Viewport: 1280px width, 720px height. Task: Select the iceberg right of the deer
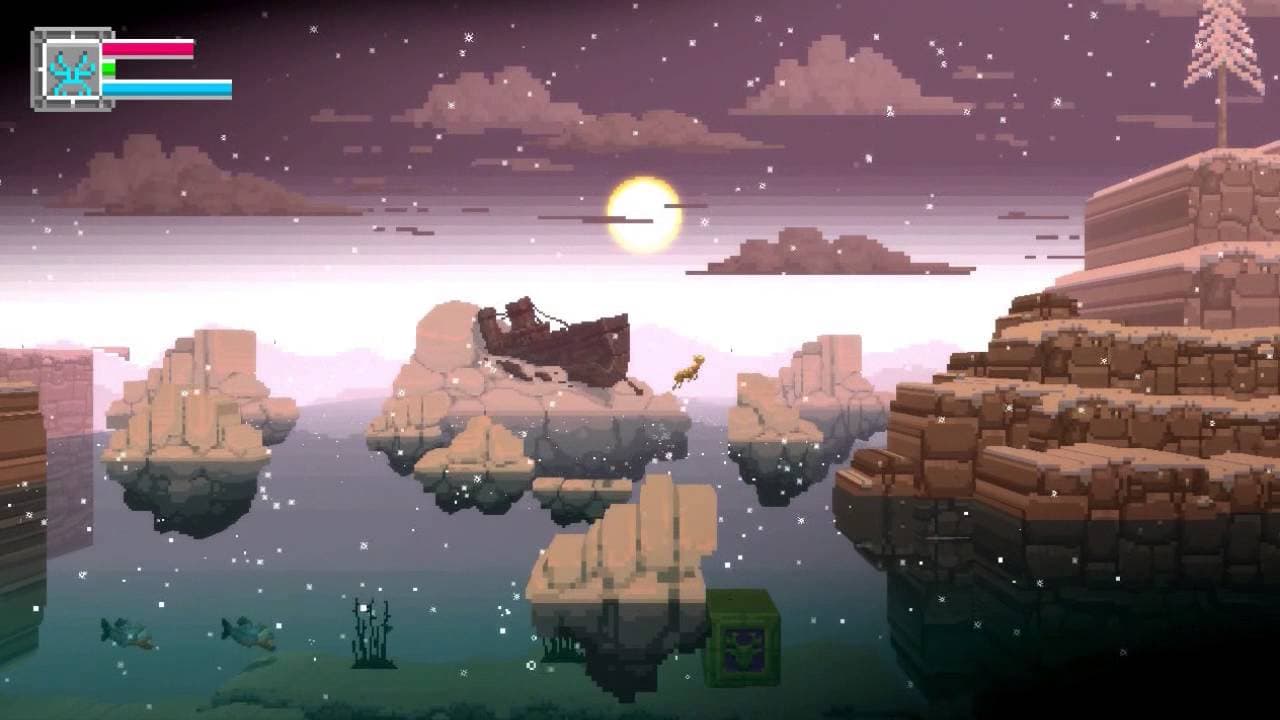[800, 400]
